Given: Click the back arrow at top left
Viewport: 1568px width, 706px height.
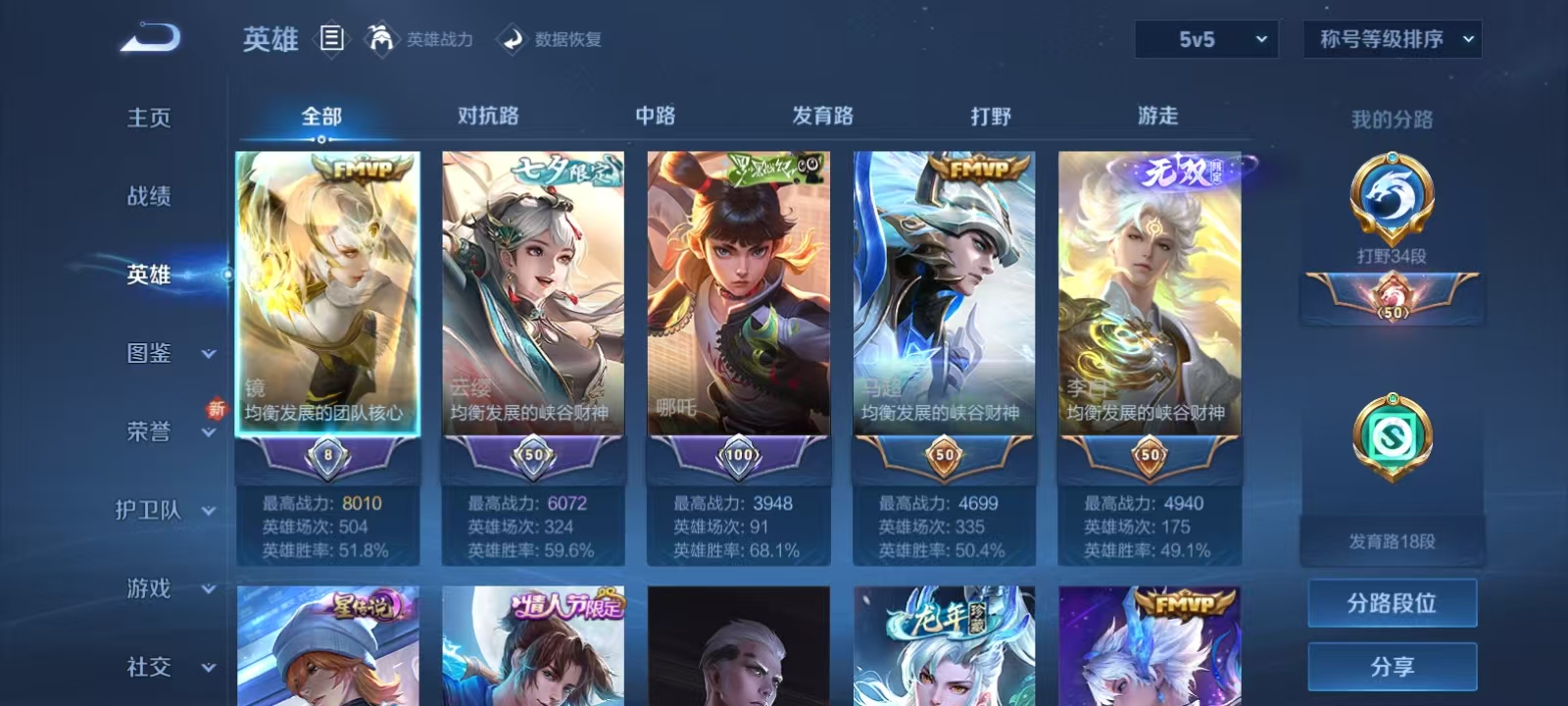Looking at the screenshot, I should 147,37.
